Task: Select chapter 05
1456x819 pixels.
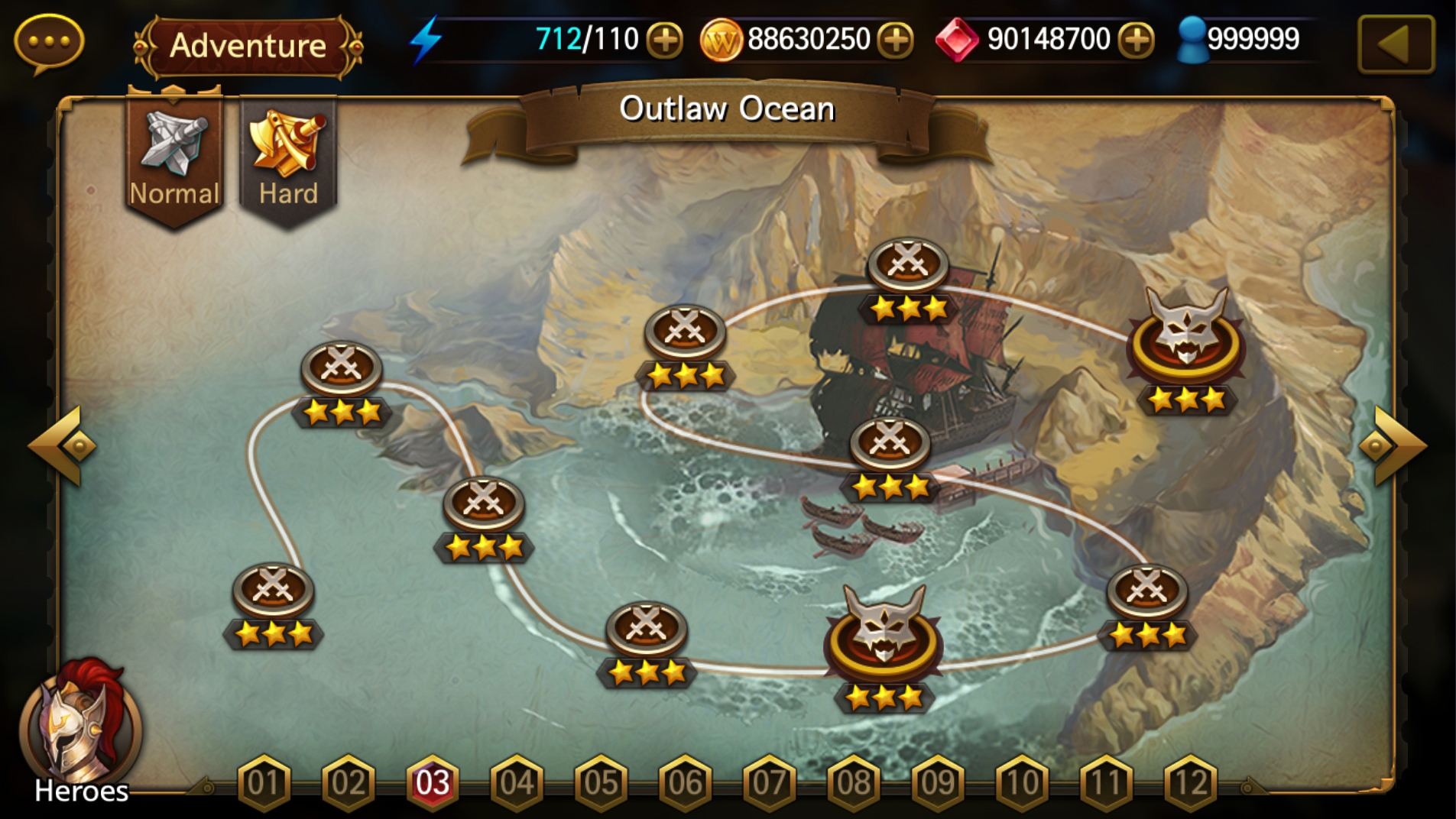Action: click(601, 782)
